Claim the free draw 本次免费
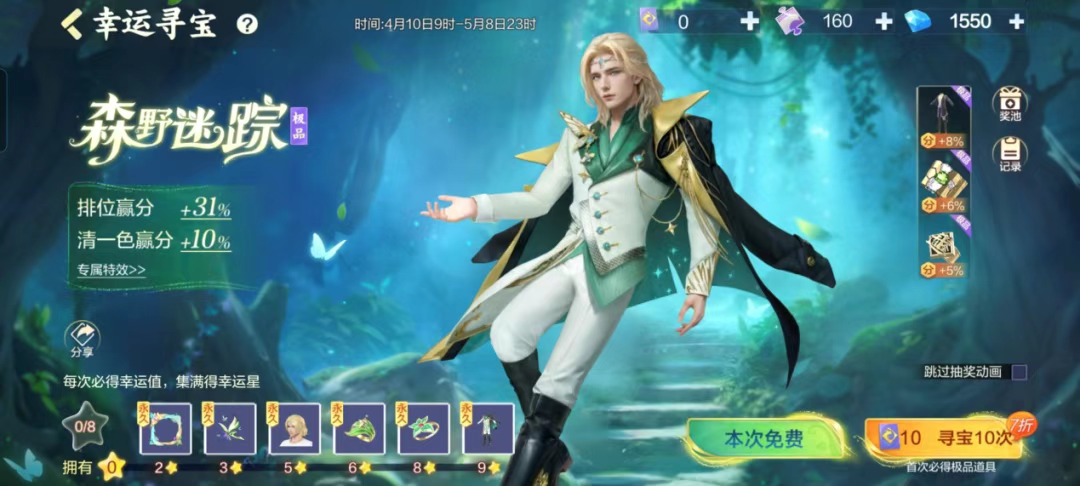The height and width of the screenshot is (486, 1080). coord(764,438)
